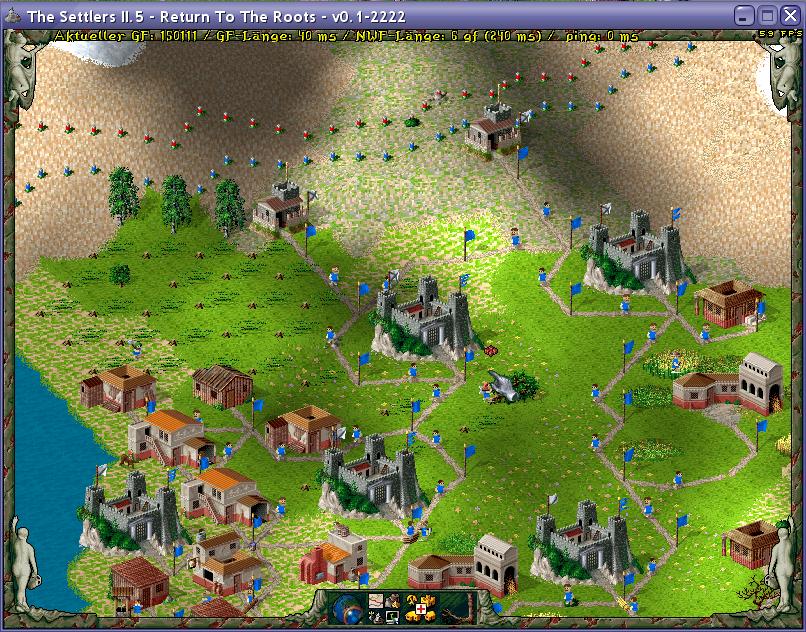Open the settler with goods menu icon
The height and width of the screenshot is (632, 806).
click(393, 601)
